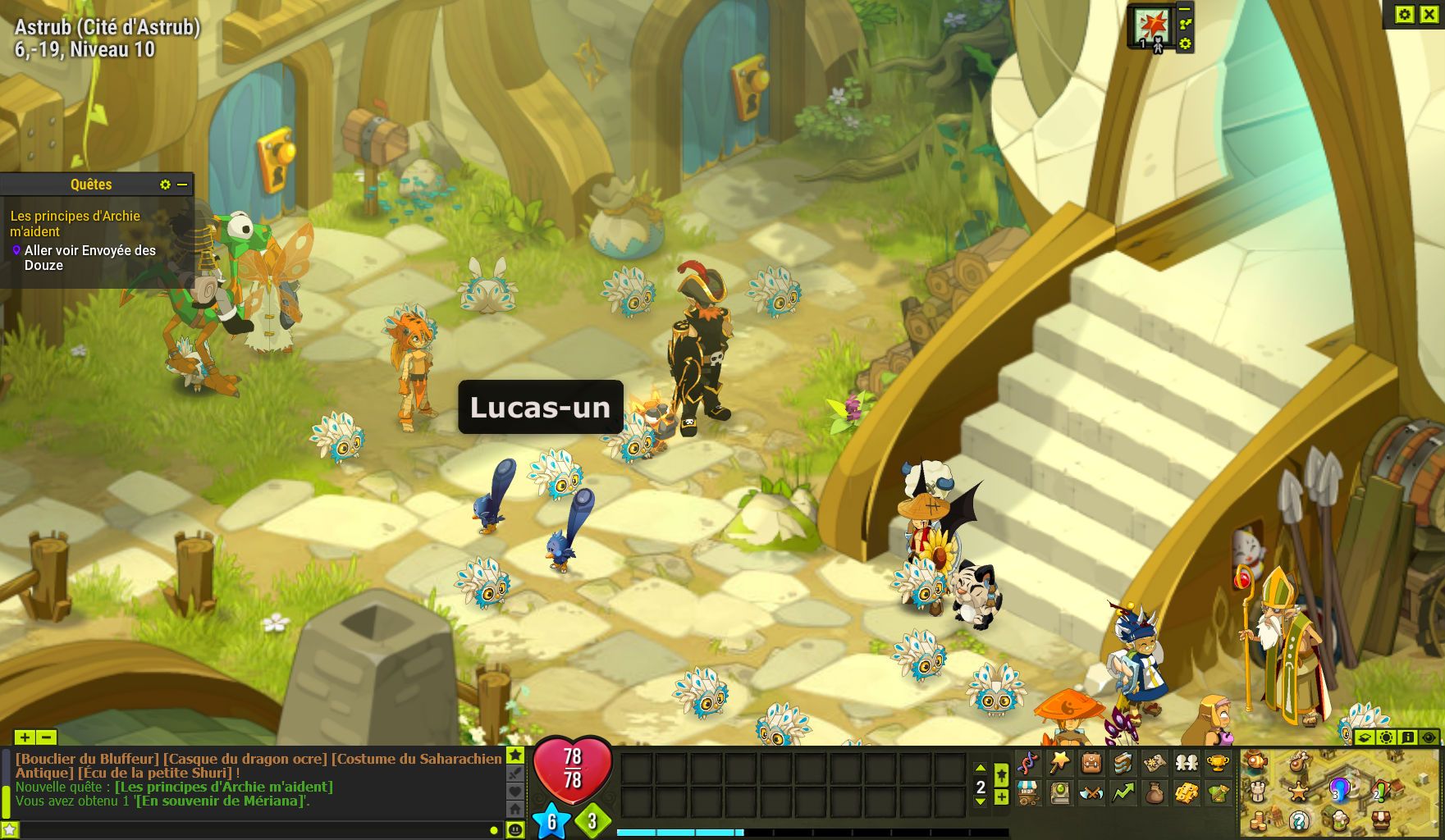
Task: Open the crossed axes professions icon
Action: tap(1091, 792)
